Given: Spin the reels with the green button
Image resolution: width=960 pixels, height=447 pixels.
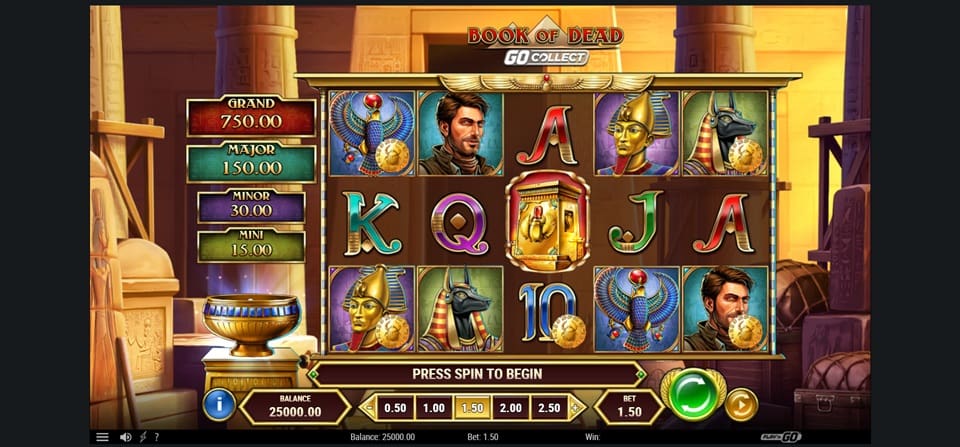Looking at the screenshot, I should [x=694, y=395].
